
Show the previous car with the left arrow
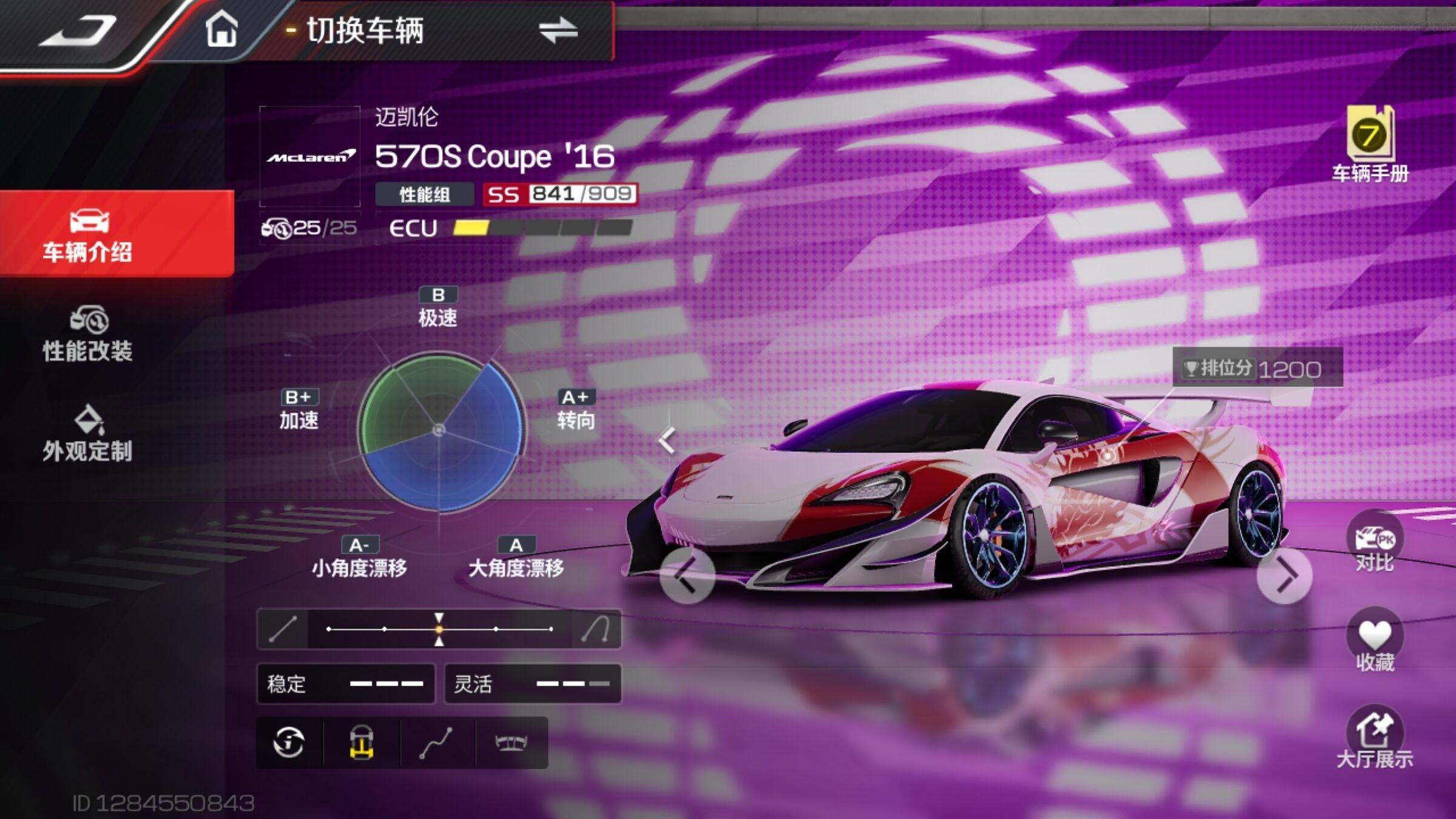pos(687,576)
